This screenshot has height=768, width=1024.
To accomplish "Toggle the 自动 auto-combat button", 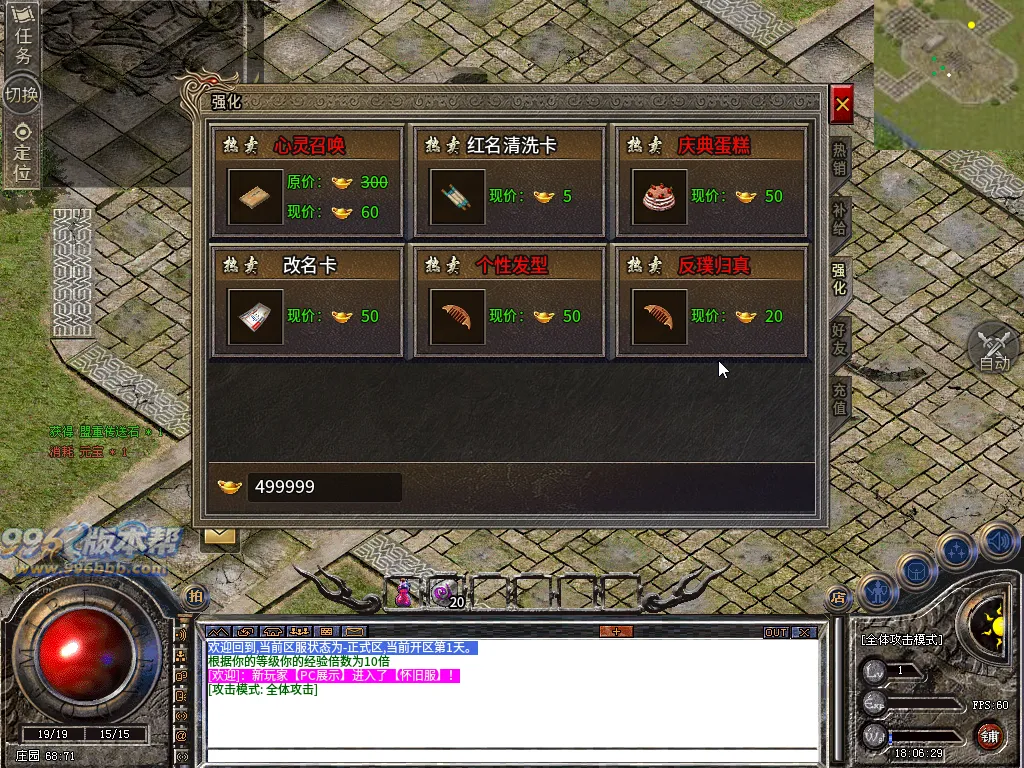I will [993, 349].
